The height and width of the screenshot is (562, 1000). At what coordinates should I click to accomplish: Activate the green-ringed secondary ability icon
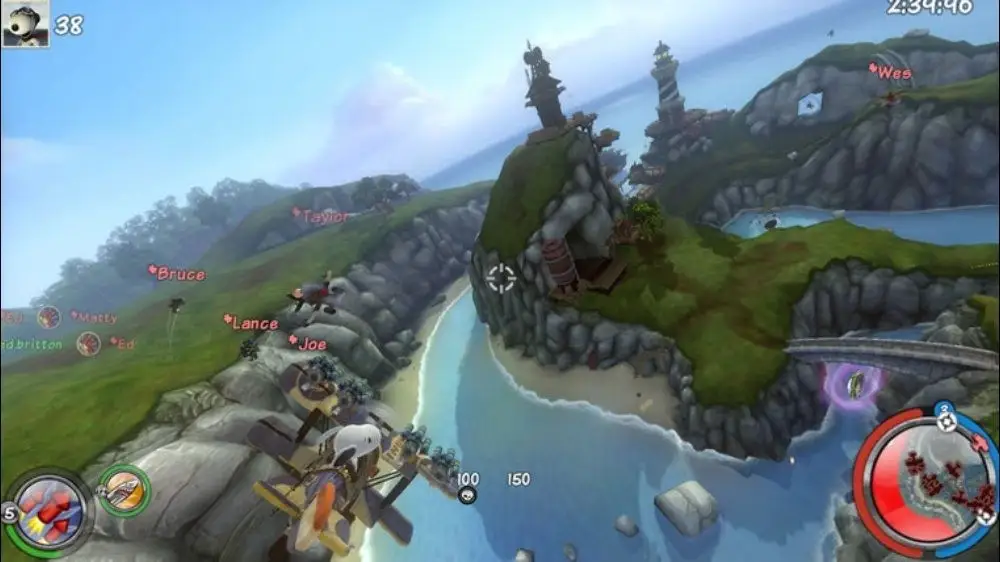[x=124, y=490]
